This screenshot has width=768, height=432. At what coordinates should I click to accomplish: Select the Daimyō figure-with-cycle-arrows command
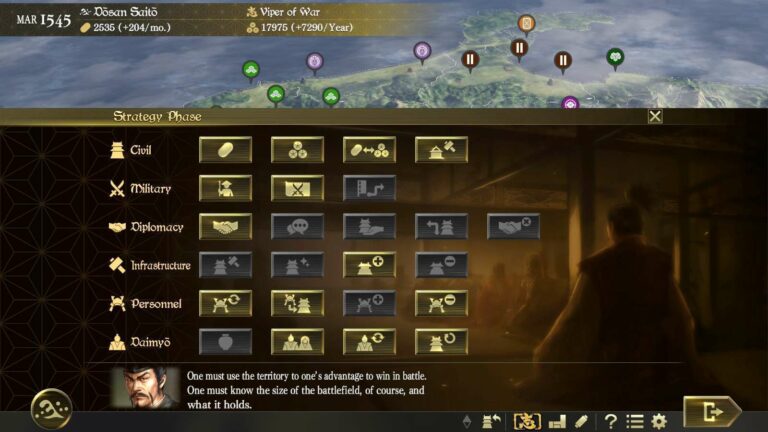[369, 342]
